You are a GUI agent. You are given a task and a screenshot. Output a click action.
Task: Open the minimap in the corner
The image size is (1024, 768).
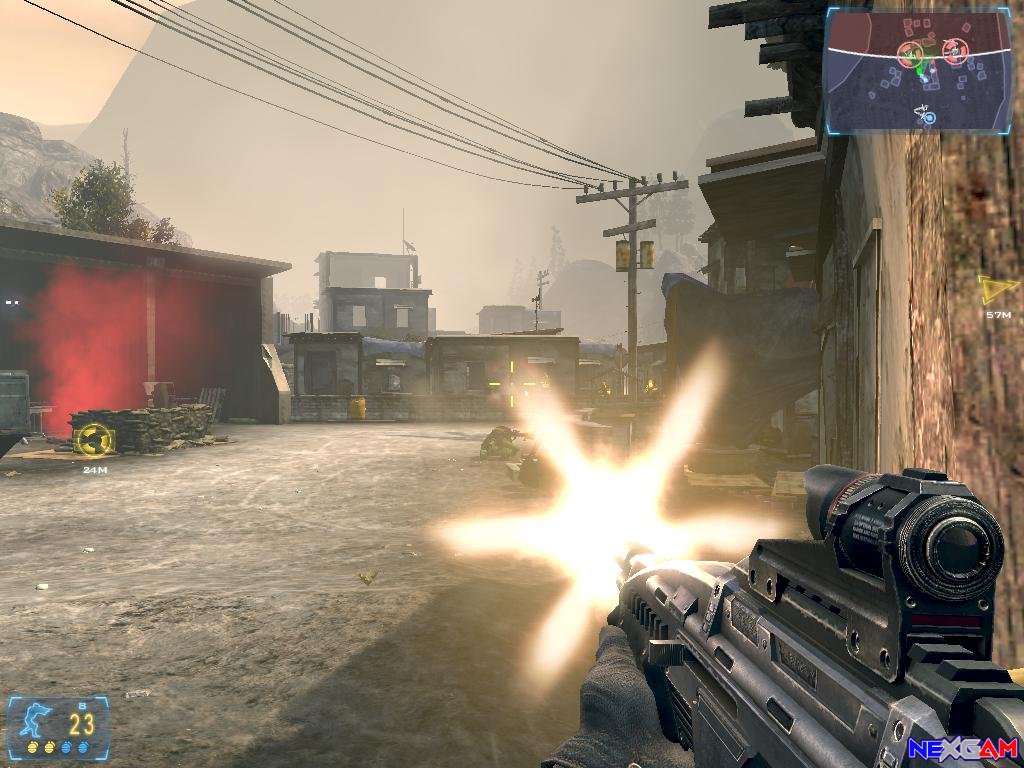(918, 71)
